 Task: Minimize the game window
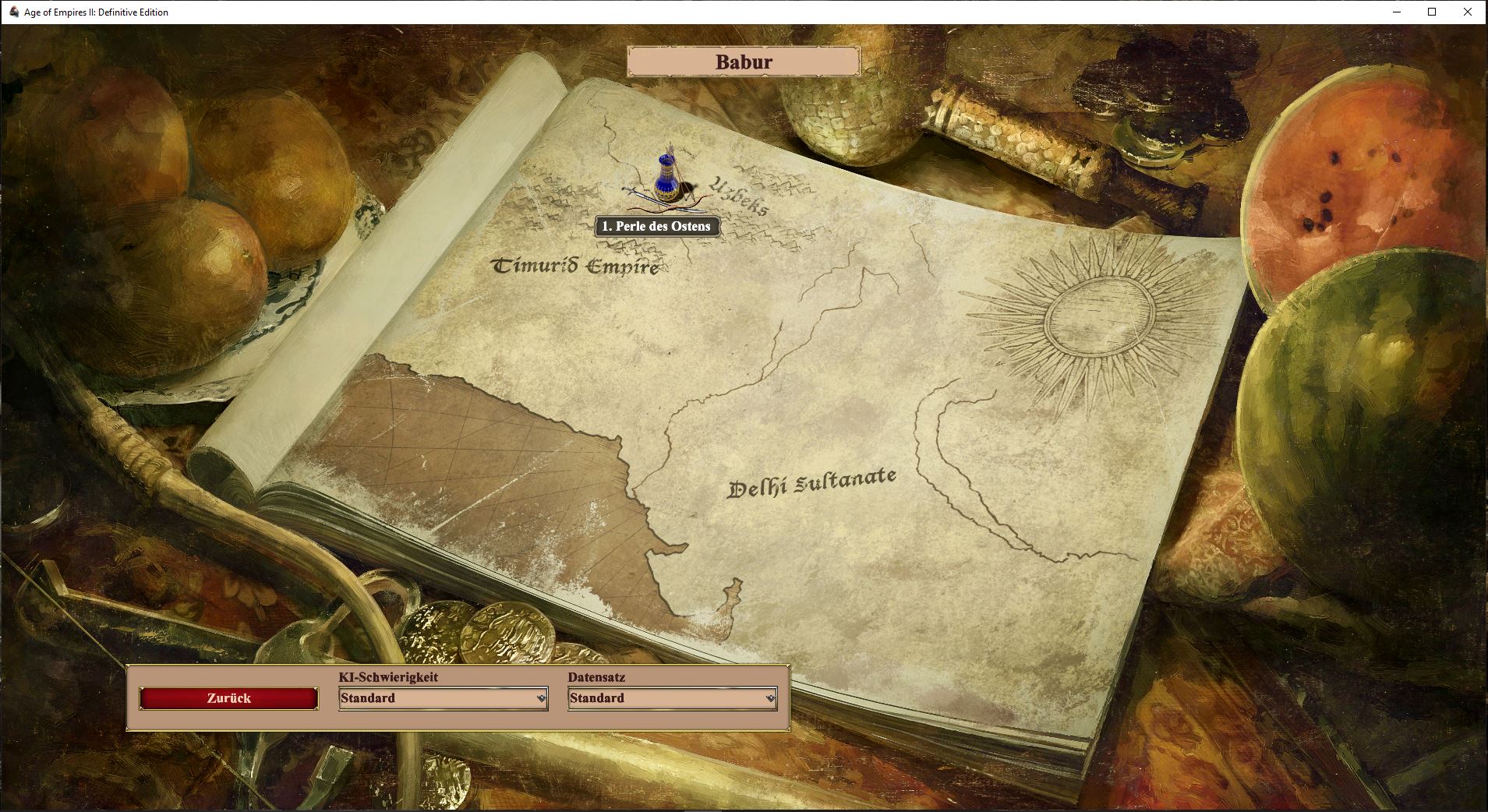coord(1395,12)
